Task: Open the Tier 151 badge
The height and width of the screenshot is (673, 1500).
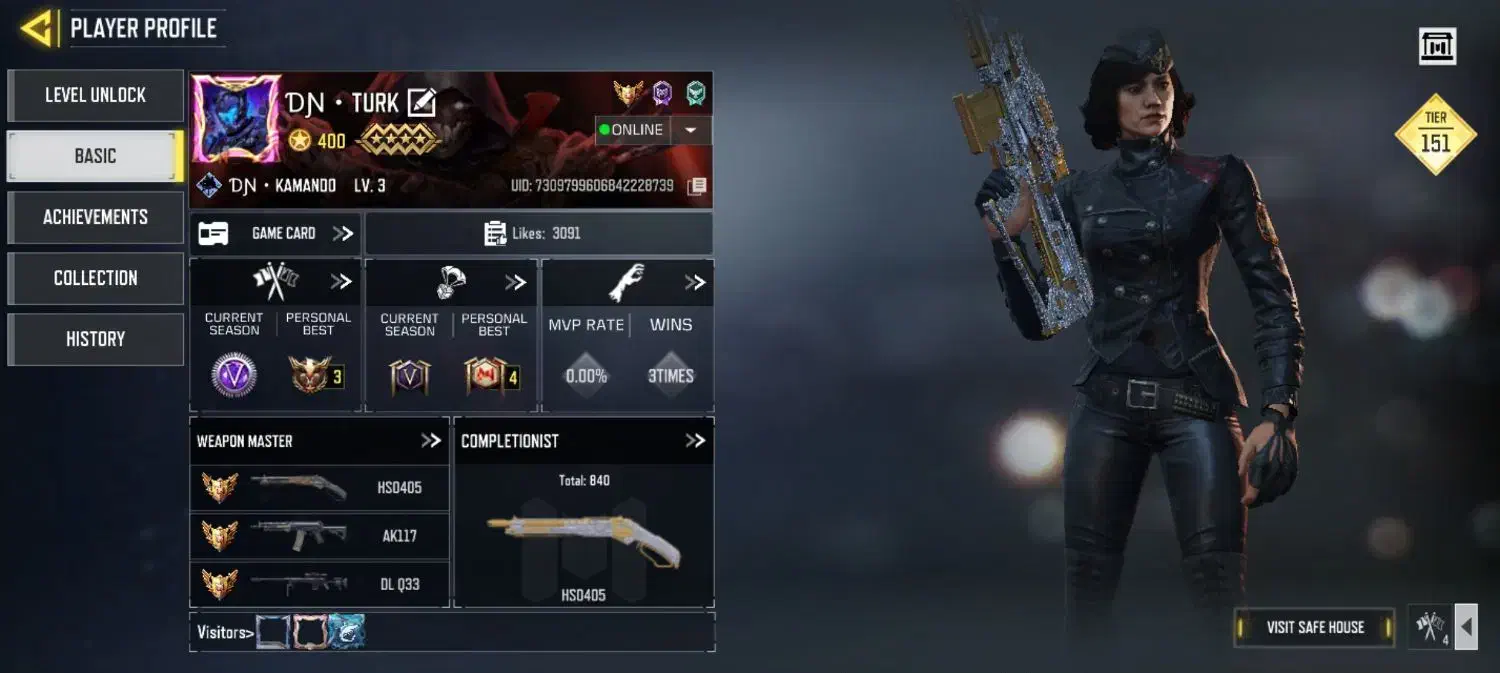Action: click(x=1435, y=135)
